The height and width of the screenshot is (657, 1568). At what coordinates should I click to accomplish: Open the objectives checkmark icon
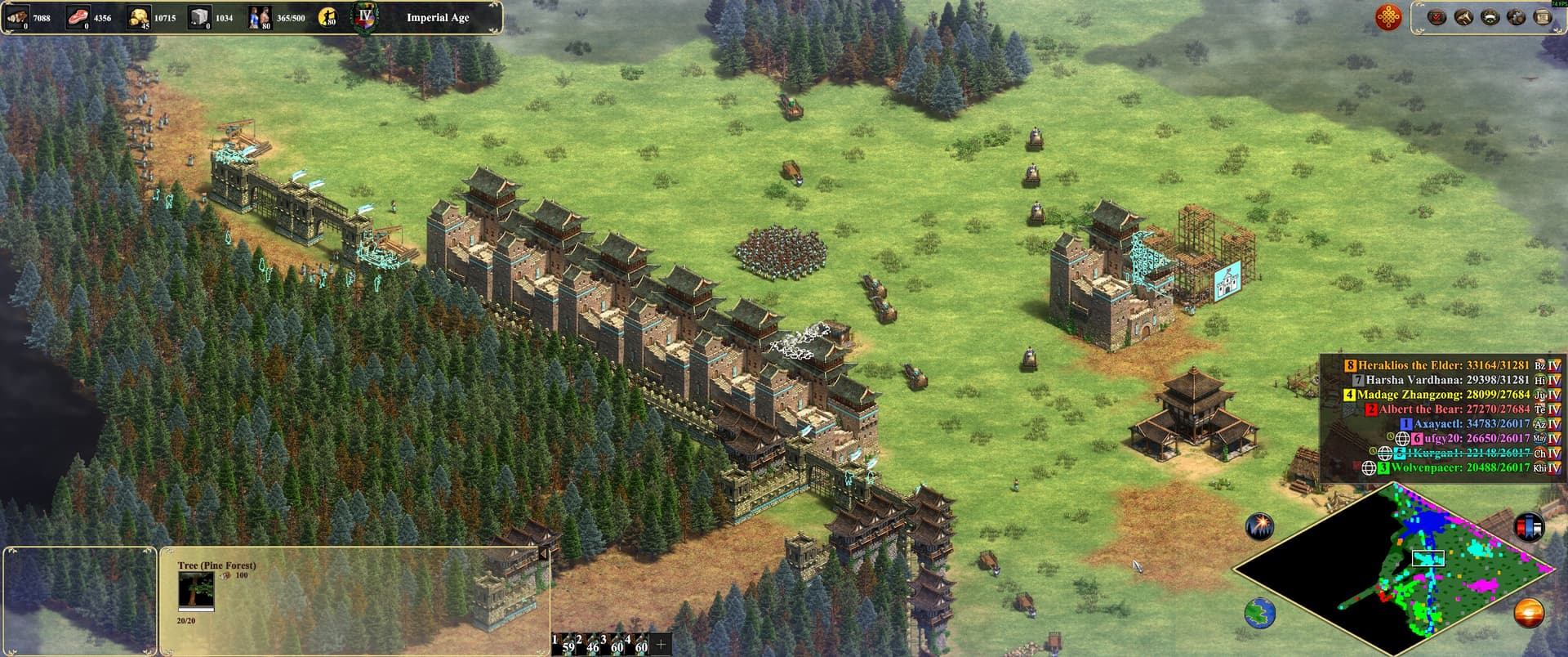click(1437, 17)
